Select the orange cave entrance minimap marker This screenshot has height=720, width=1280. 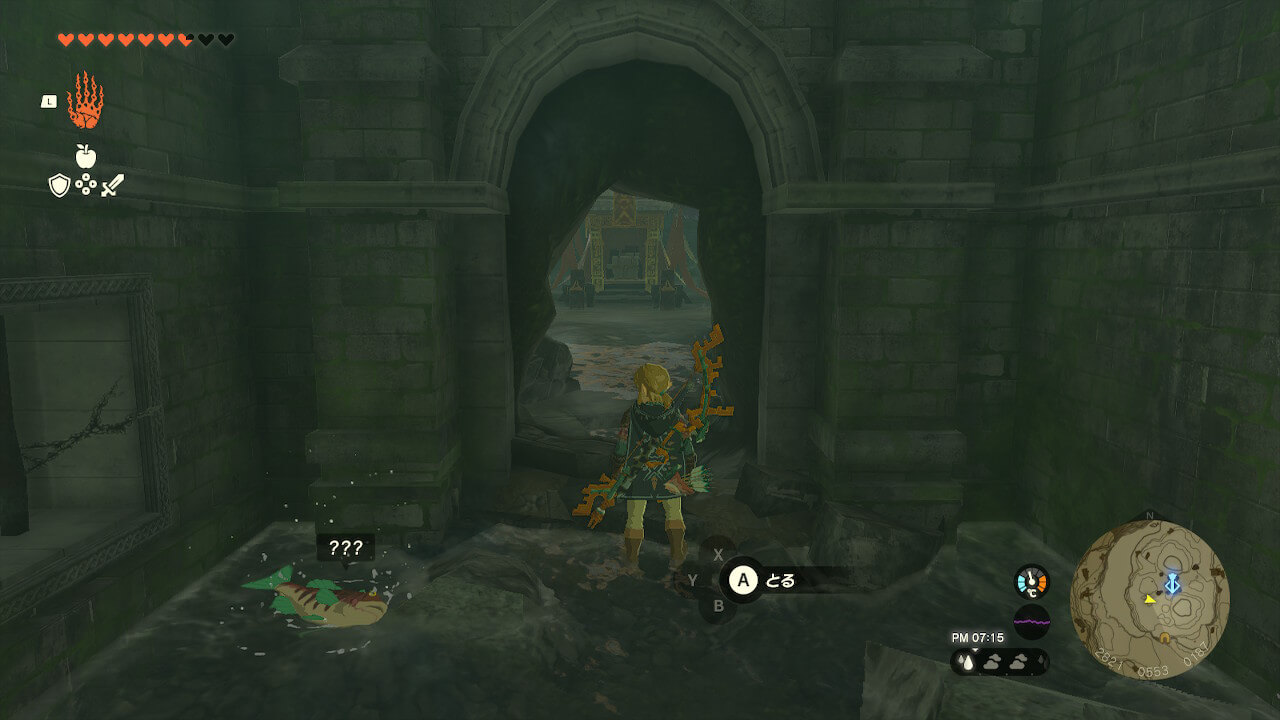click(1165, 637)
